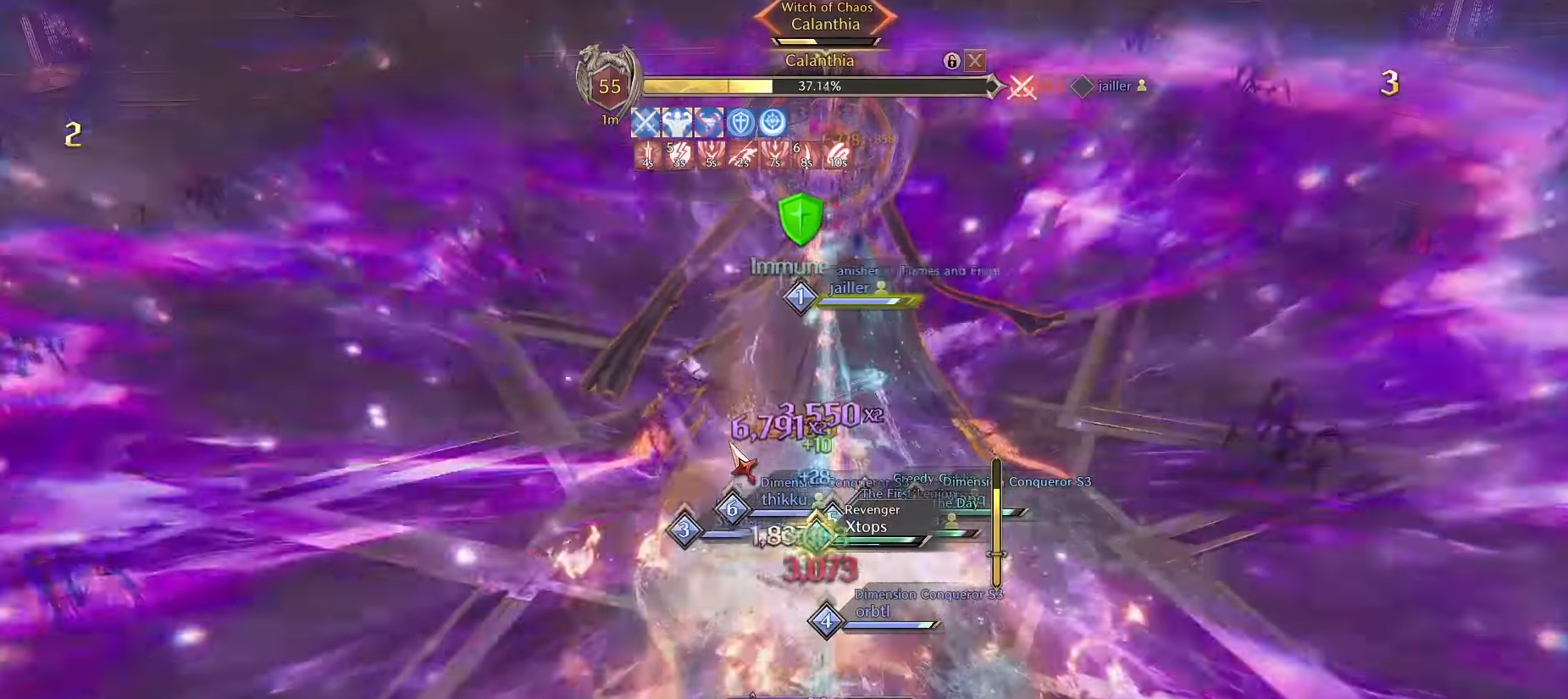1568x699 pixels.
Task: Select party member orbtl's nameplate
Action: point(873,612)
